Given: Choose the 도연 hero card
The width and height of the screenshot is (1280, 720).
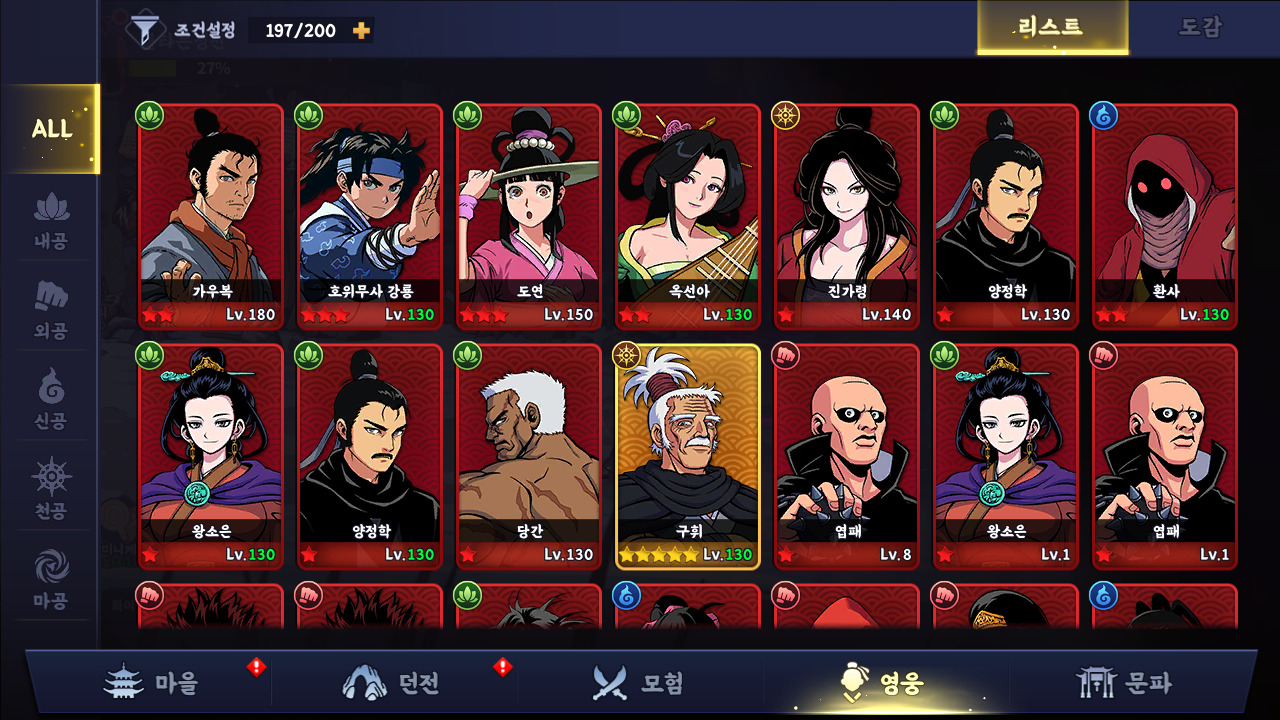Looking at the screenshot, I should click(529, 216).
